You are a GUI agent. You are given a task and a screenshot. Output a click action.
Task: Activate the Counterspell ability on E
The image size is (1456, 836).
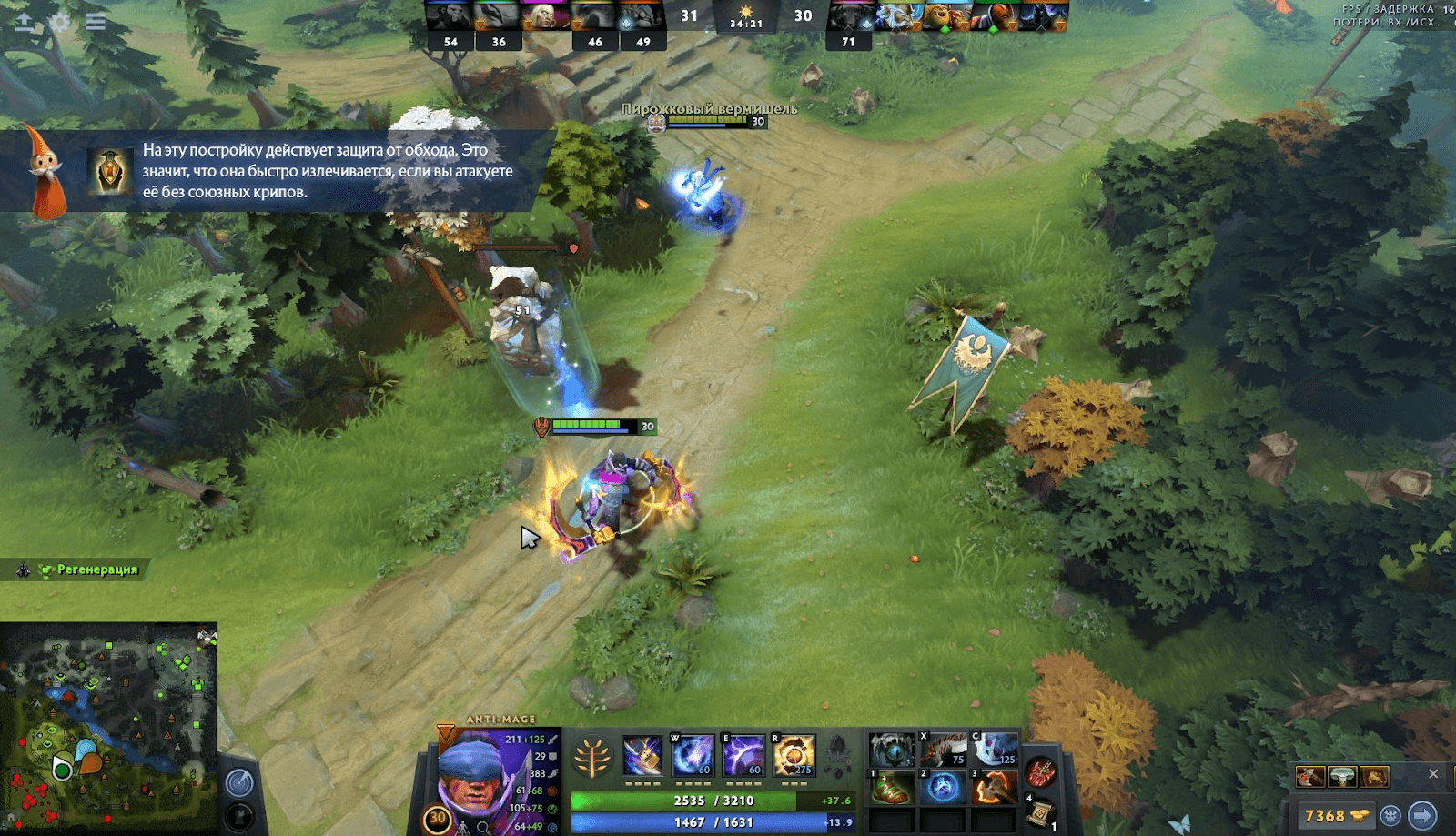click(x=743, y=756)
